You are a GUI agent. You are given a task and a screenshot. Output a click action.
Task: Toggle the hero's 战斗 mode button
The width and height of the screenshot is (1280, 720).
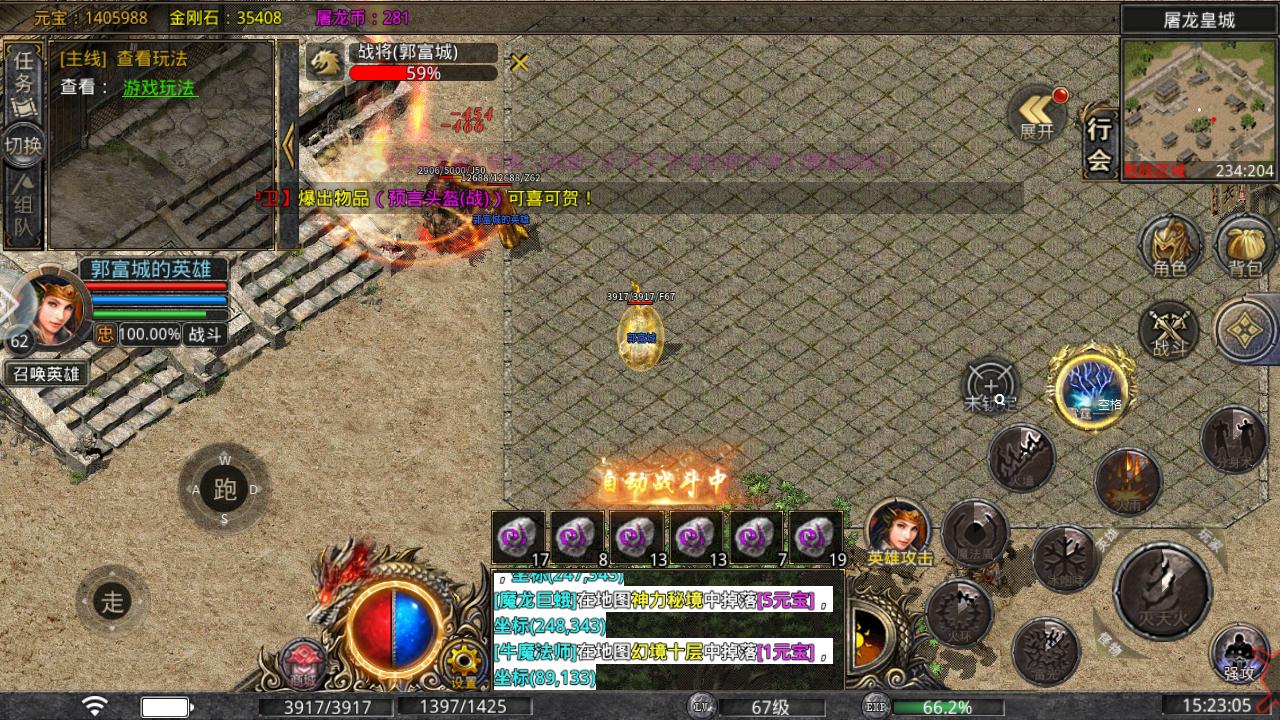(205, 335)
